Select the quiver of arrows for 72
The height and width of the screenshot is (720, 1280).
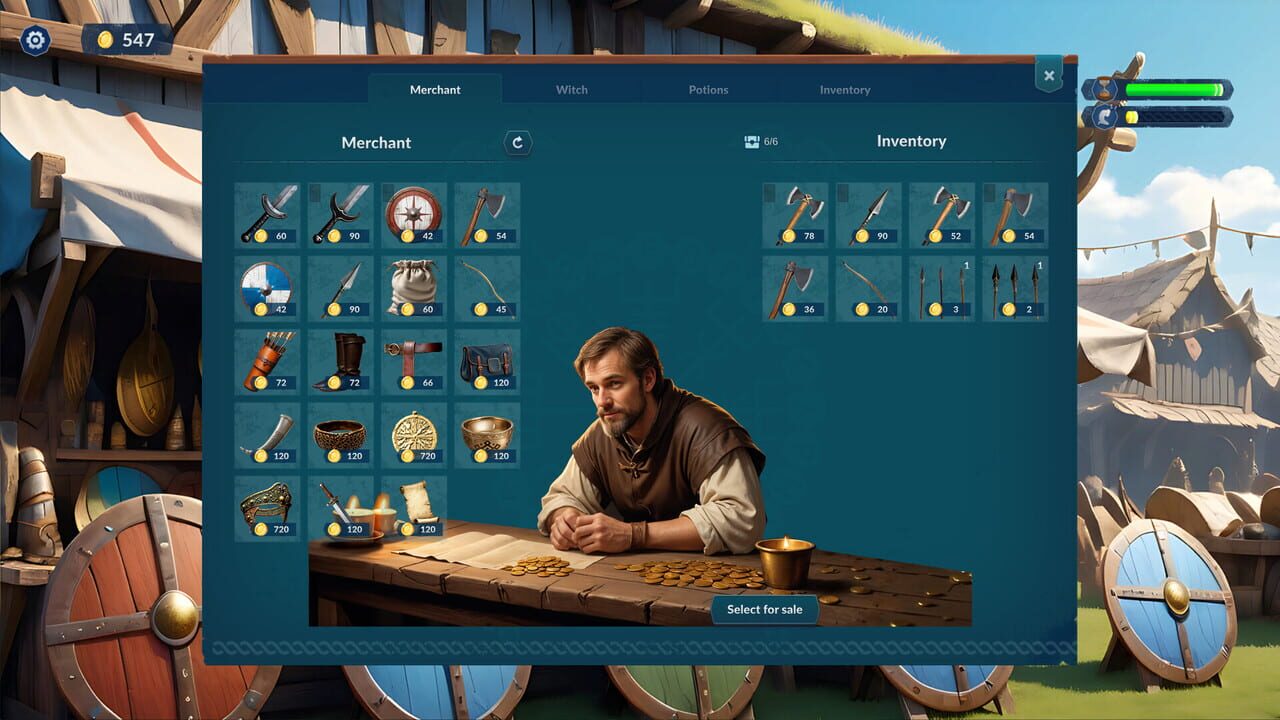267,361
